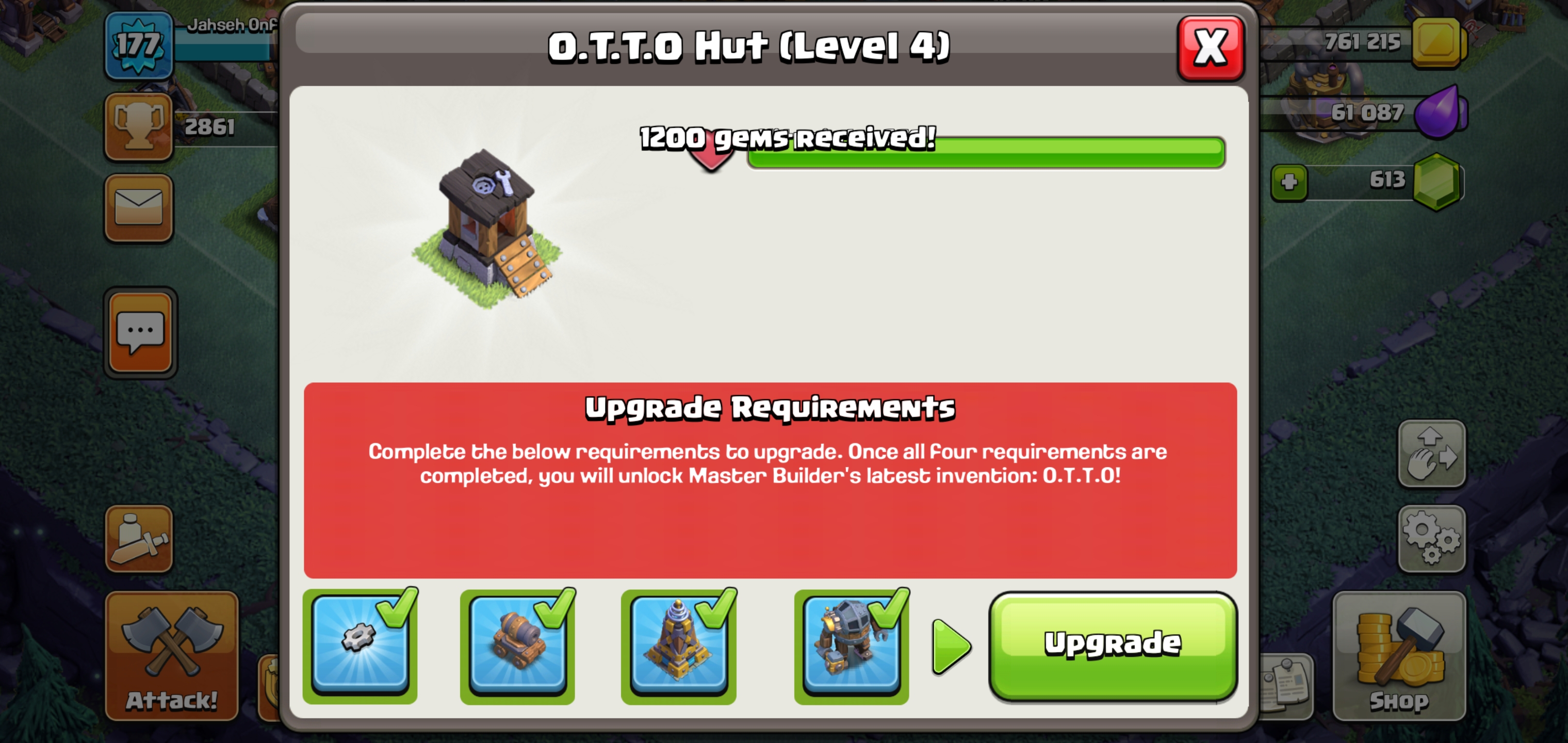Select the checkmark above the Battle Machine tile

(888, 609)
